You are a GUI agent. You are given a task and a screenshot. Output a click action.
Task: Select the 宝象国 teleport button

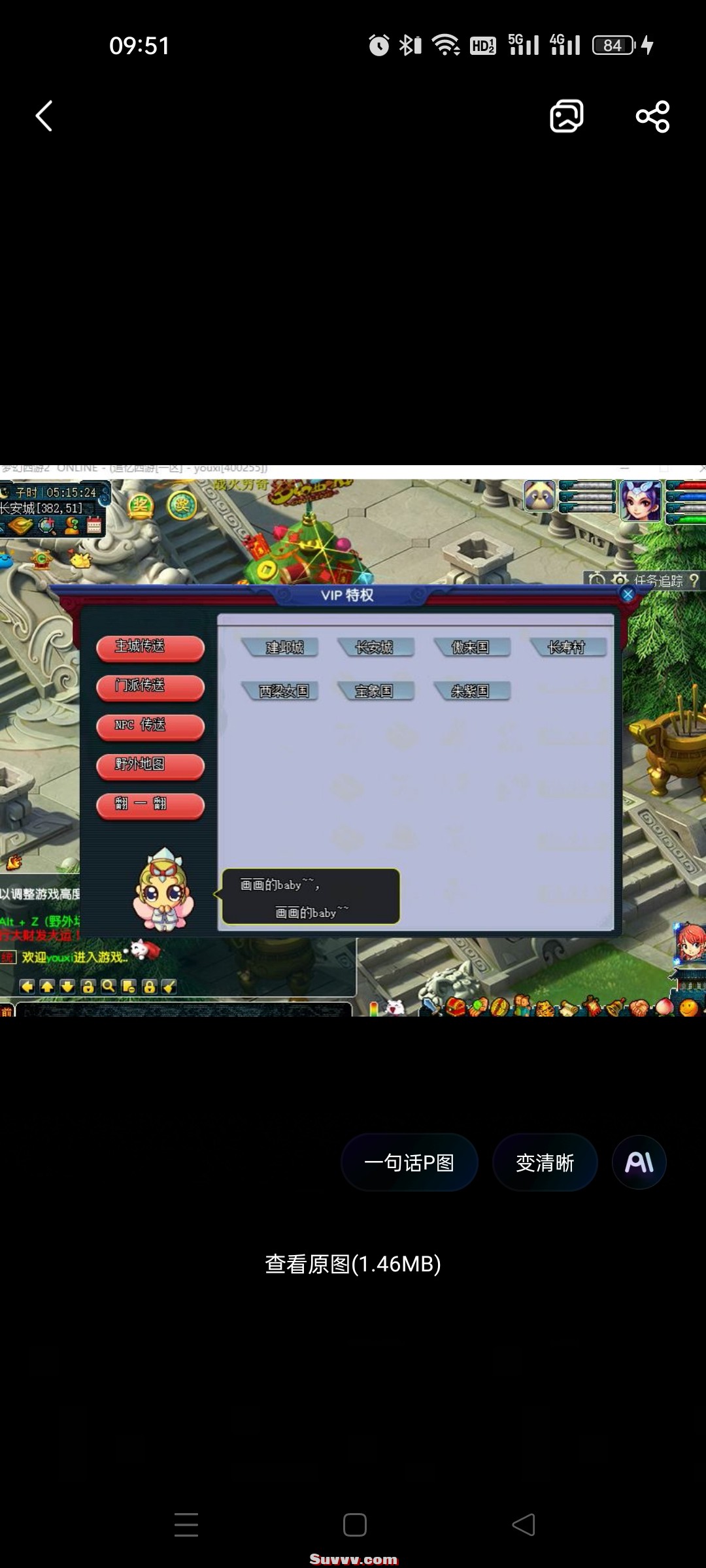(x=375, y=691)
